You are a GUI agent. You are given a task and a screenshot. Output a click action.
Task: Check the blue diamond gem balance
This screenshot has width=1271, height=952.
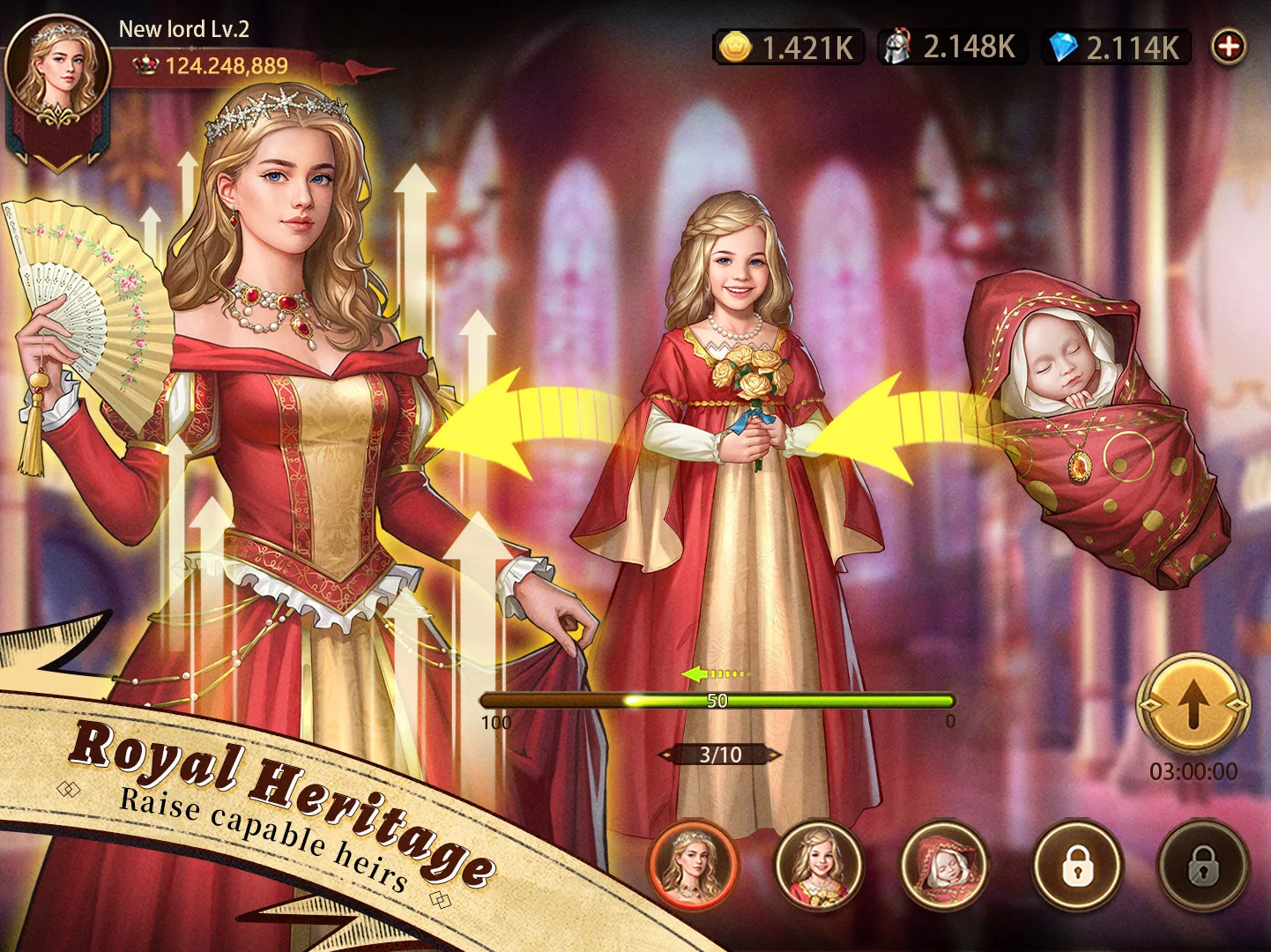coord(1116,47)
